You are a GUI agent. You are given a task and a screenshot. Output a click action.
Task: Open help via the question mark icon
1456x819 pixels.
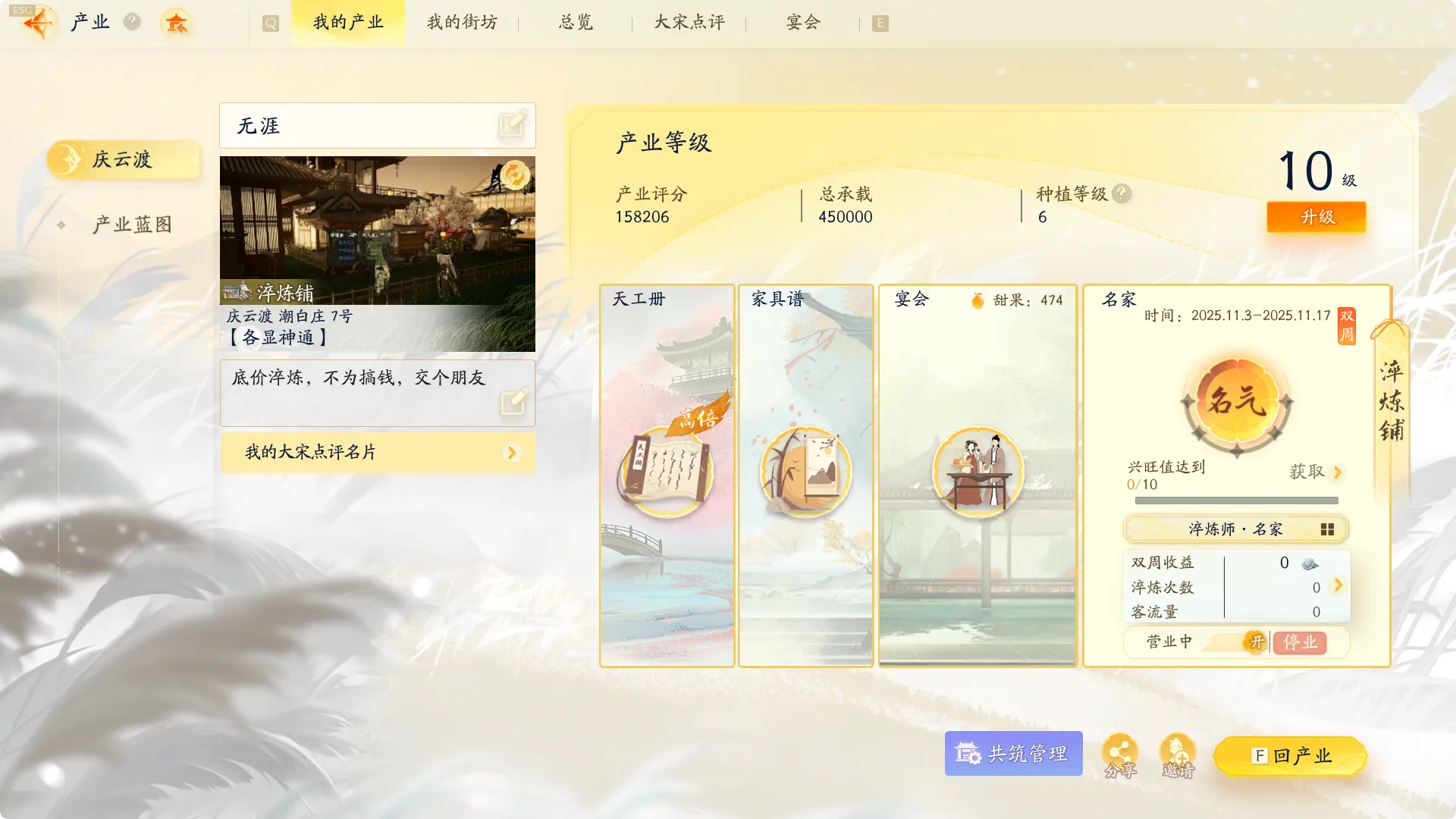133,21
